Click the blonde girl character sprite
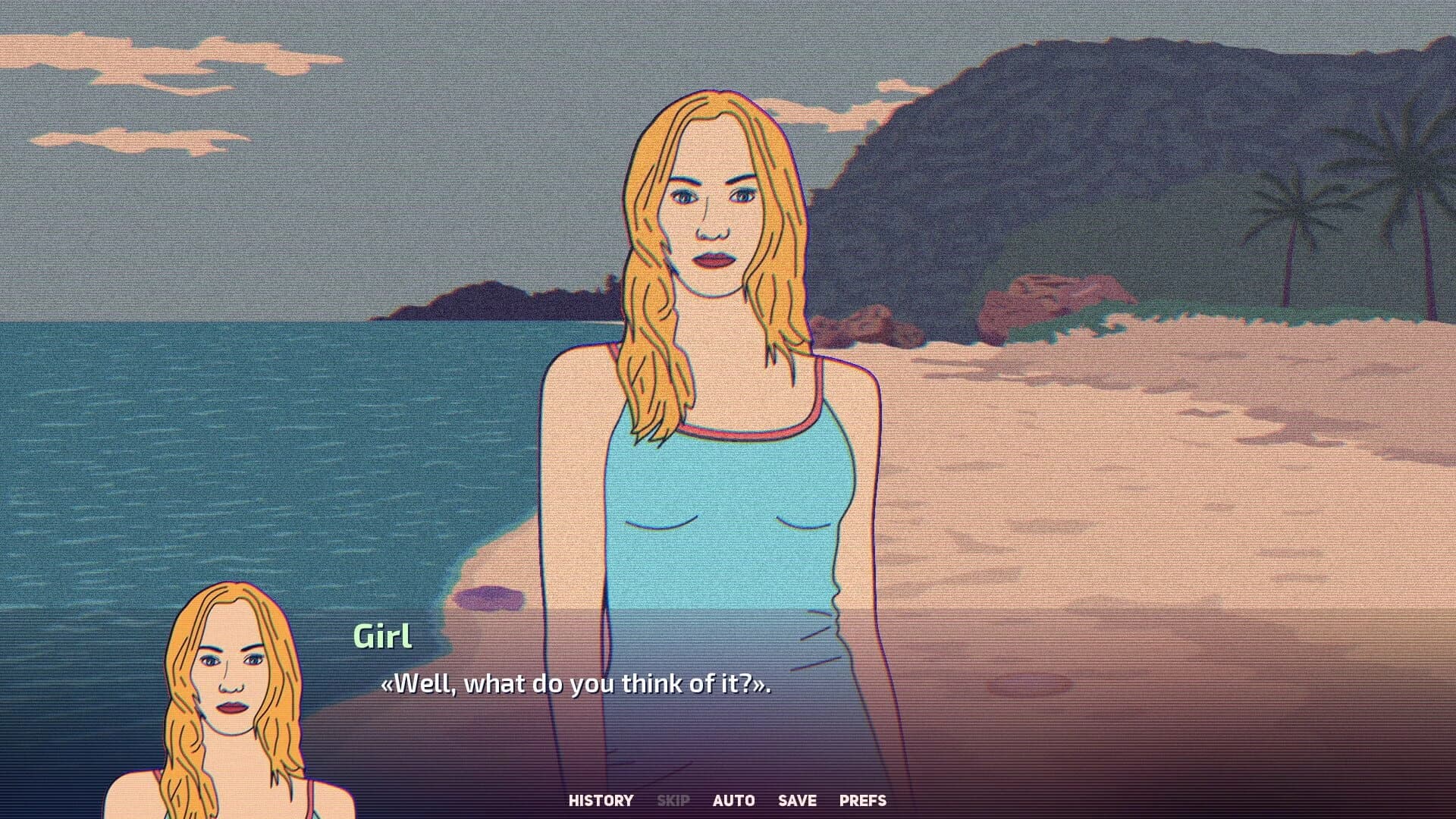The width and height of the screenshot is (1456, 819). point(713,379)
